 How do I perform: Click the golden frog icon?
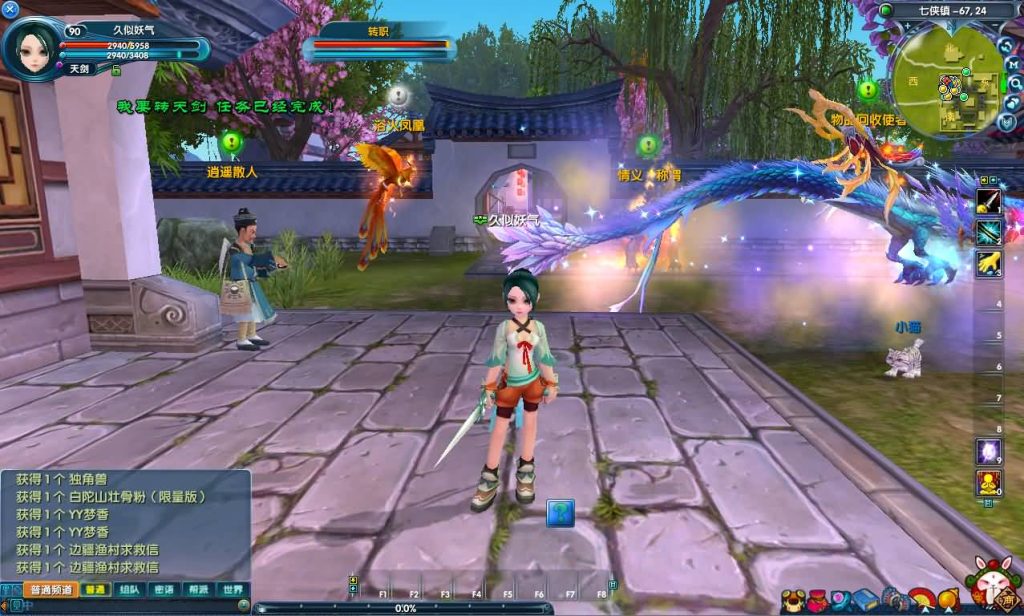coord(793,600)
